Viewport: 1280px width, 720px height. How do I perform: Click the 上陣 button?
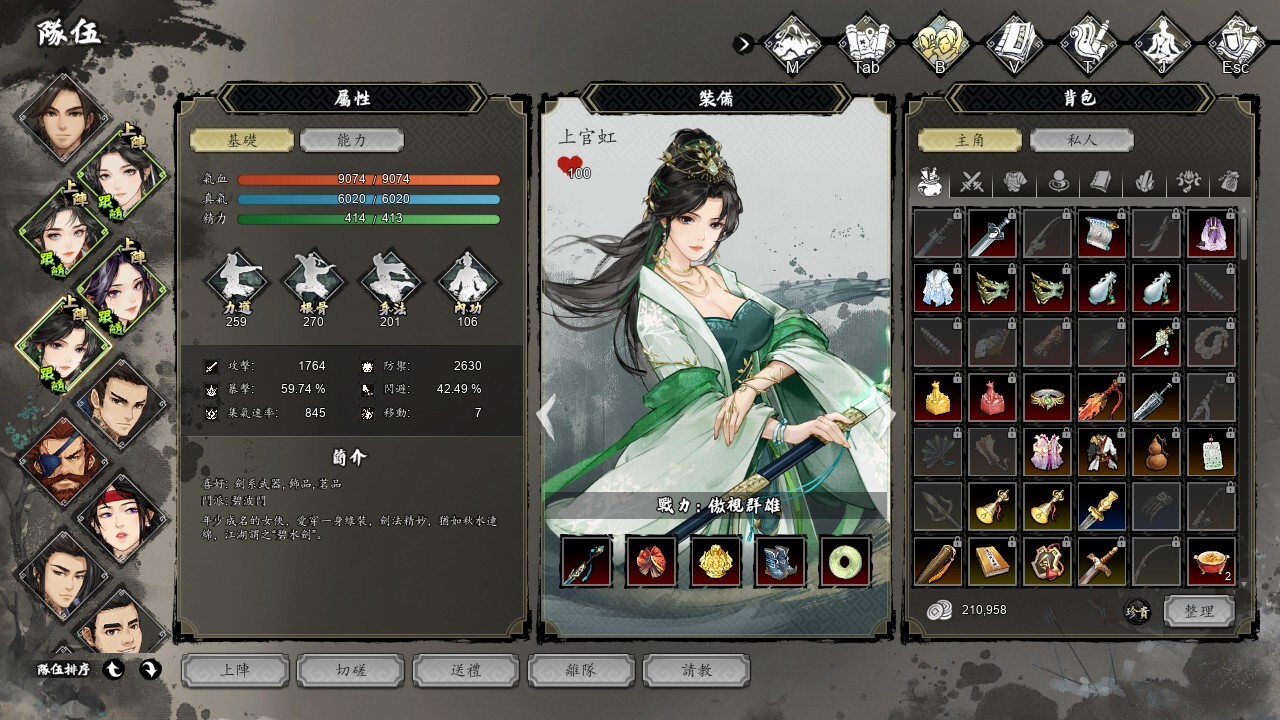pyautogui.click(x=236, y=670)
